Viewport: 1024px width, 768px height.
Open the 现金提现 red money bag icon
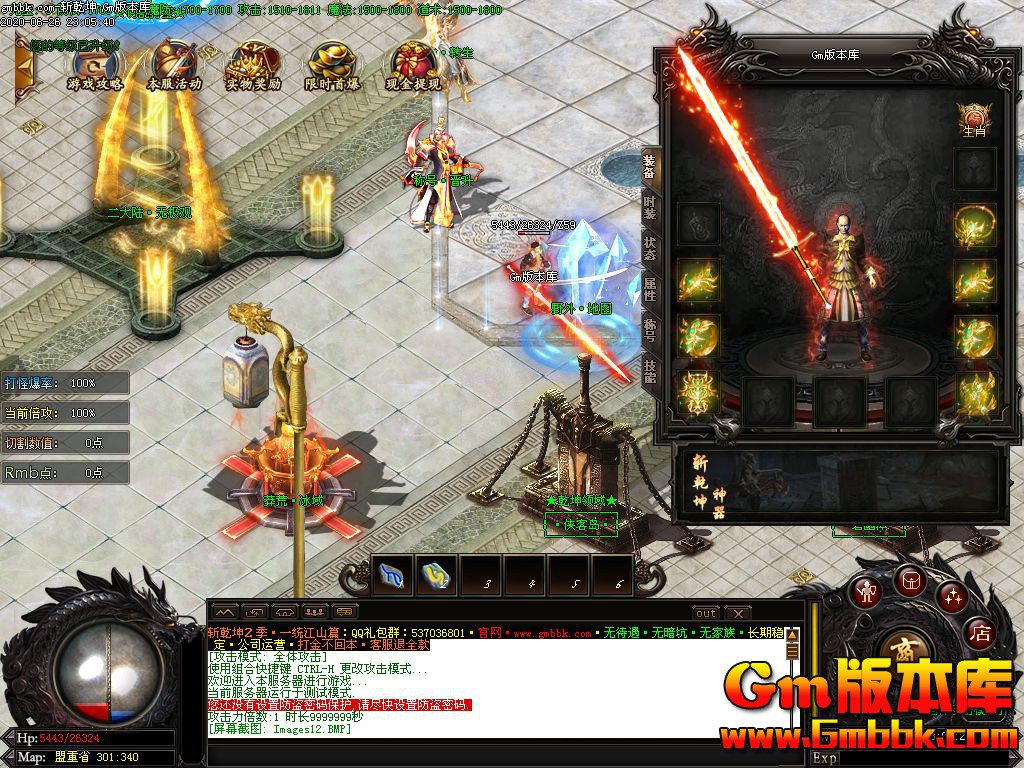point(413,64)
